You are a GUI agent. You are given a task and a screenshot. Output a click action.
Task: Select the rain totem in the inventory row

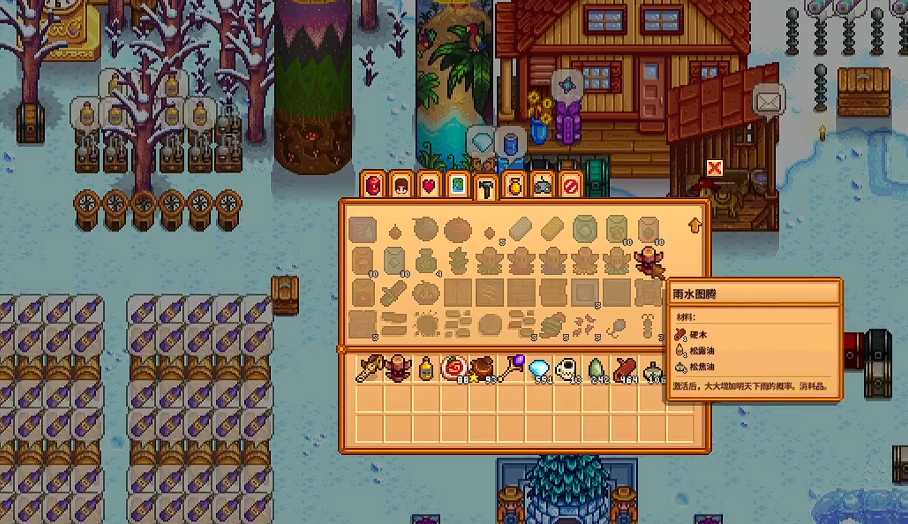click(x=399, y=368)
